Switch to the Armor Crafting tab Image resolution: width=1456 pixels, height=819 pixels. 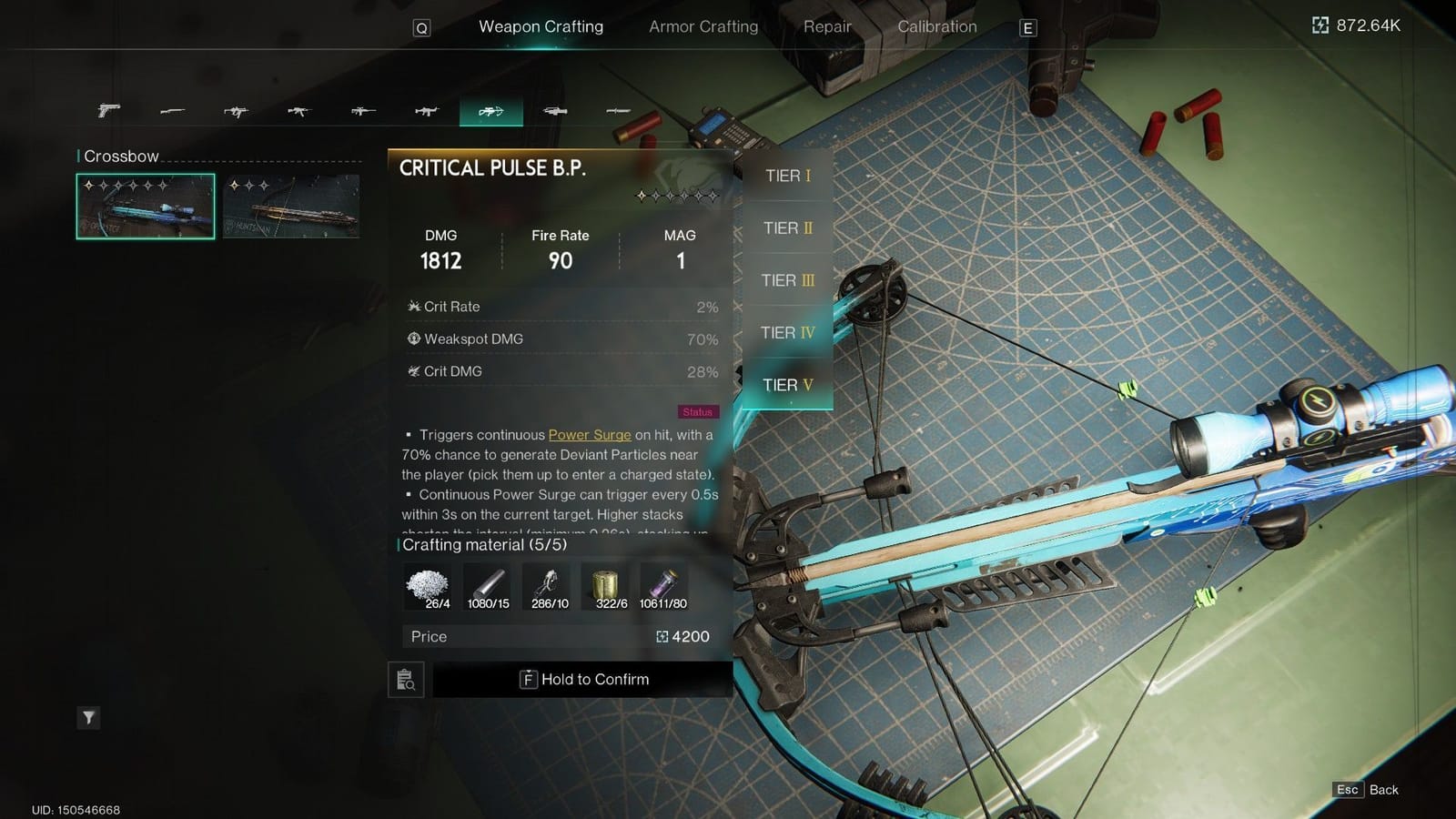coord(703,26)
